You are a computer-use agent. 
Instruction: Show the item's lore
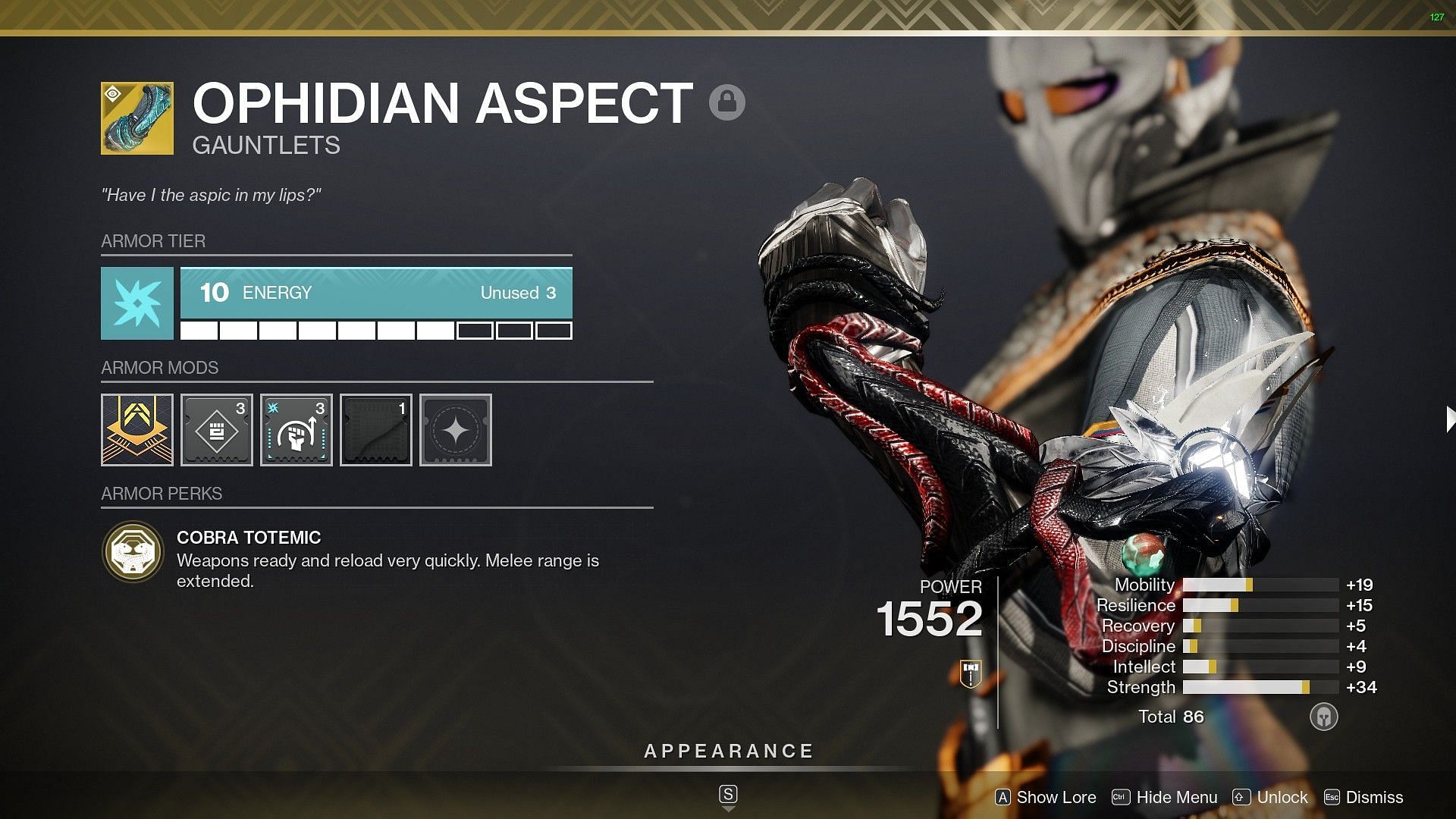(x=1046, y=797)
